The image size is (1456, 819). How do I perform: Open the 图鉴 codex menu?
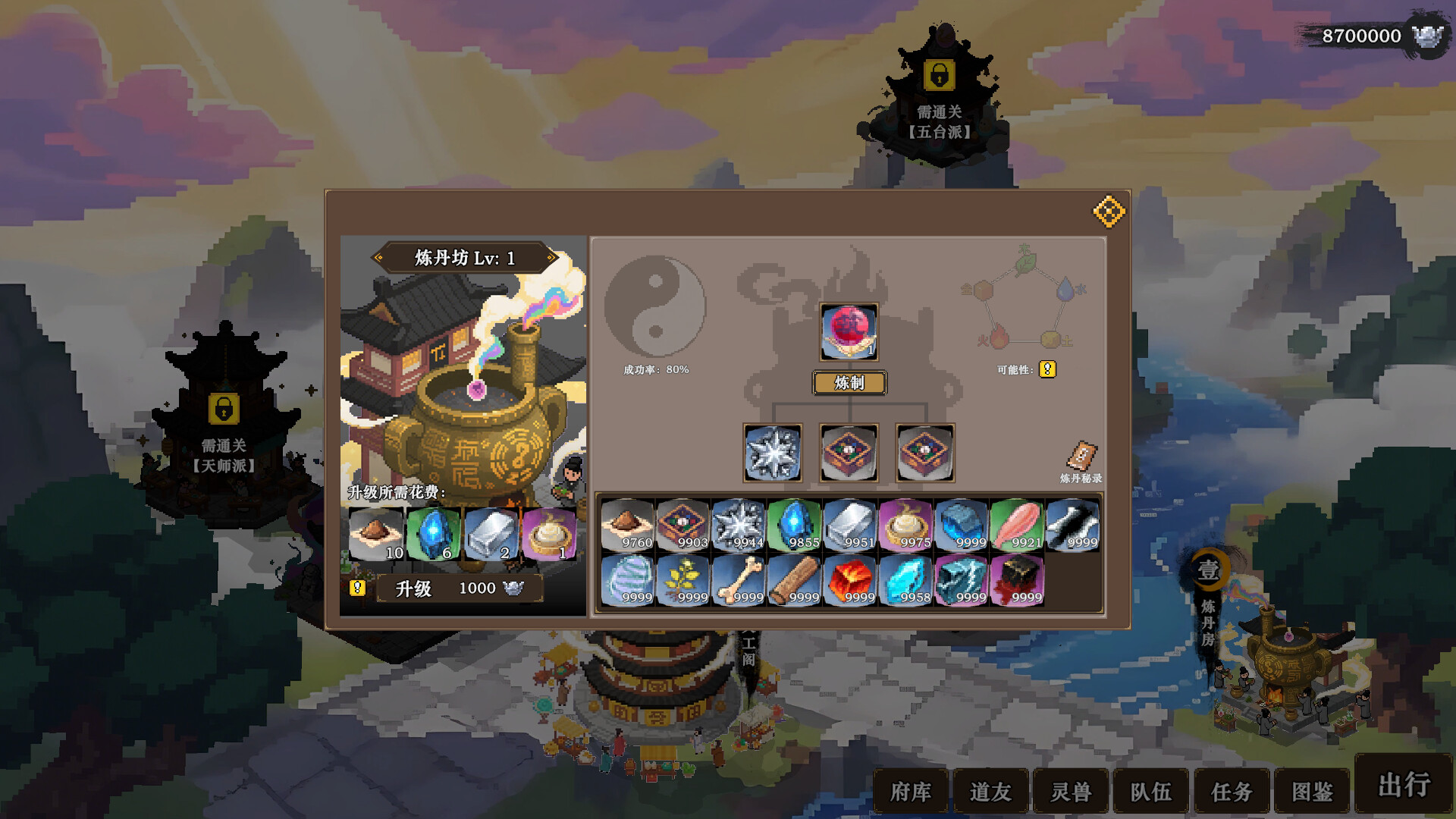click(1312, 792)
